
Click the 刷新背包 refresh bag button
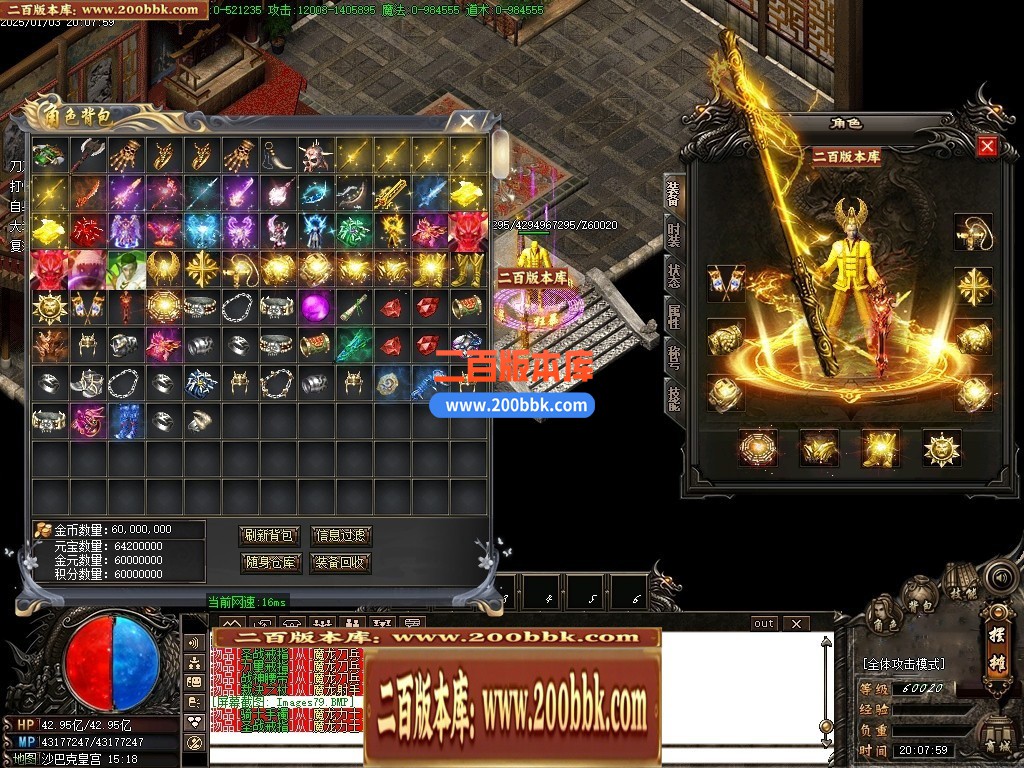tap(270, 536)
